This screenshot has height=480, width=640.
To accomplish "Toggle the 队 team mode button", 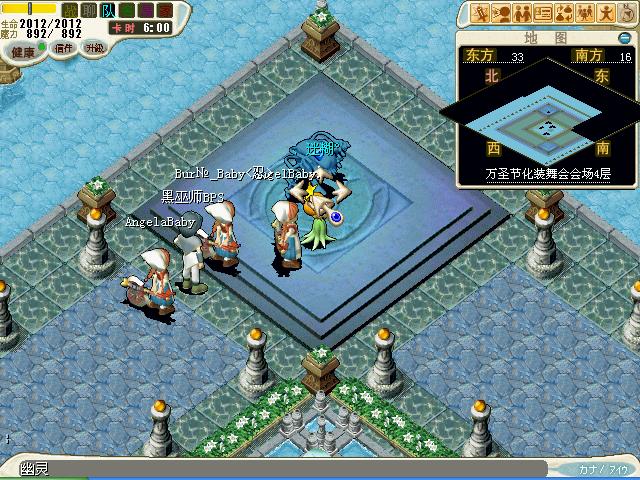I will click(108, 10).
